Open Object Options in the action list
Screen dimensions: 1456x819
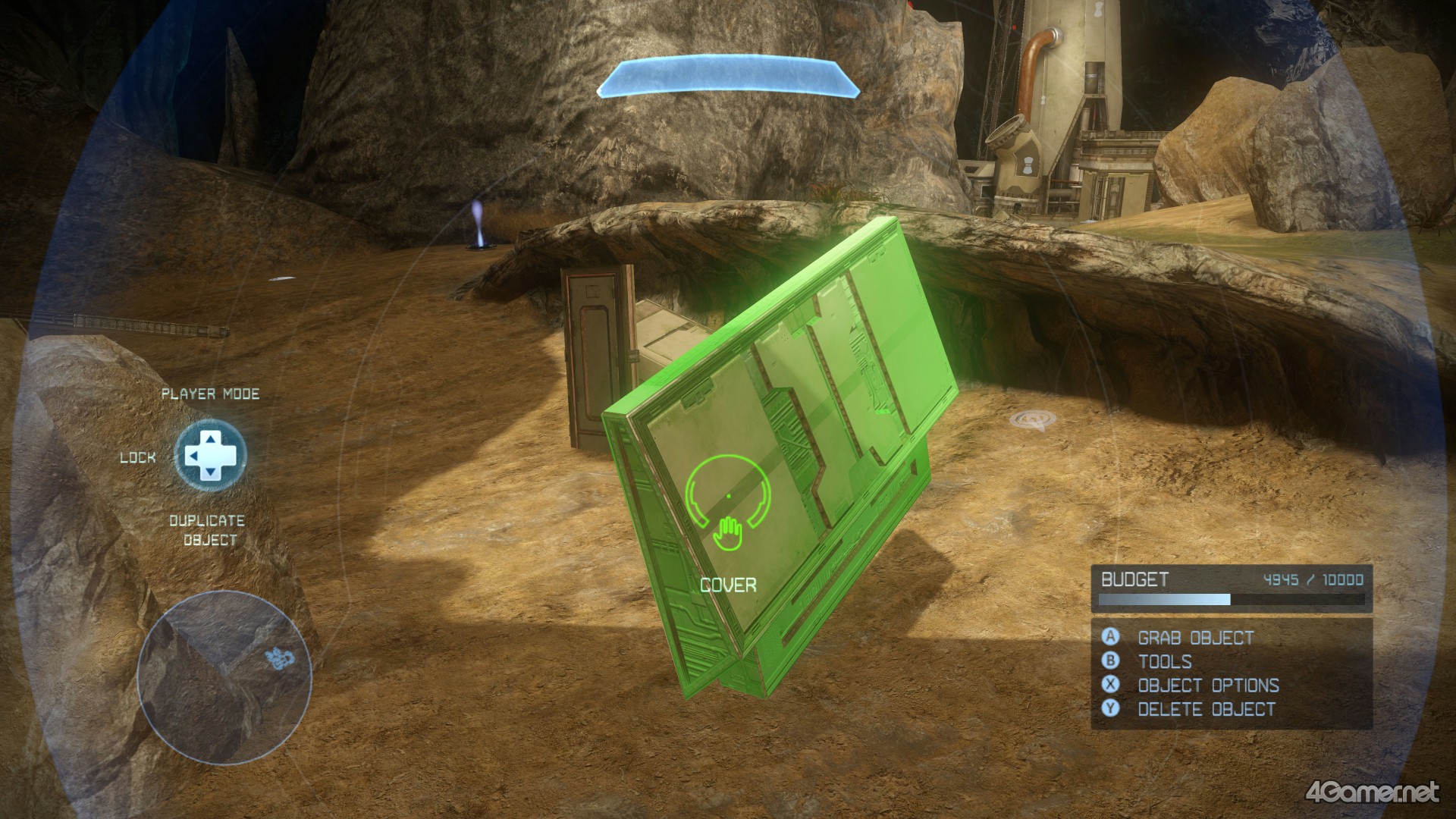1207,686
